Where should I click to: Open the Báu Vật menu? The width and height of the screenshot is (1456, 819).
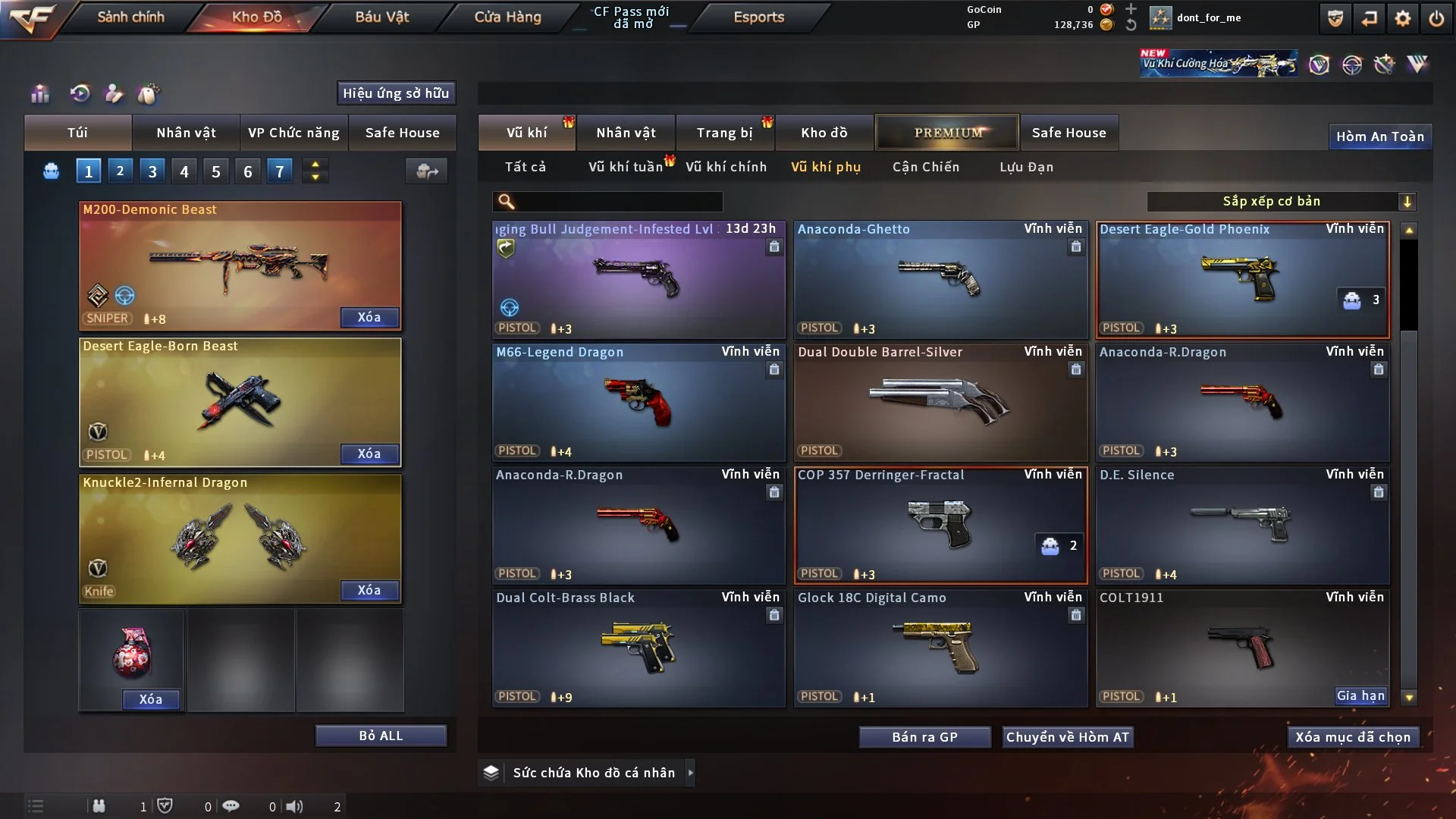[381, 17]
